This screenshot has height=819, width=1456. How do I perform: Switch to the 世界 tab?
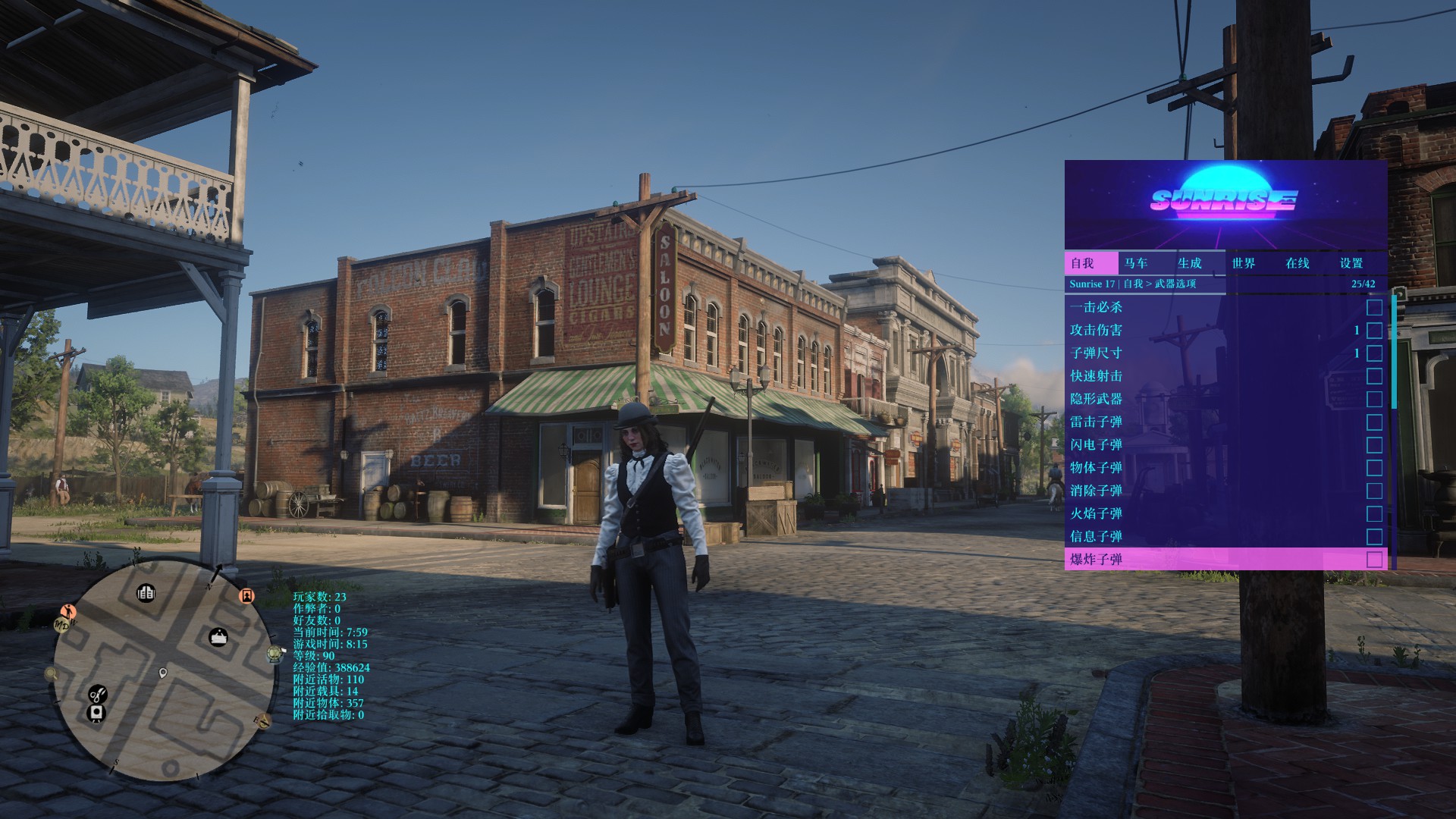click(x=1243, y=263)
